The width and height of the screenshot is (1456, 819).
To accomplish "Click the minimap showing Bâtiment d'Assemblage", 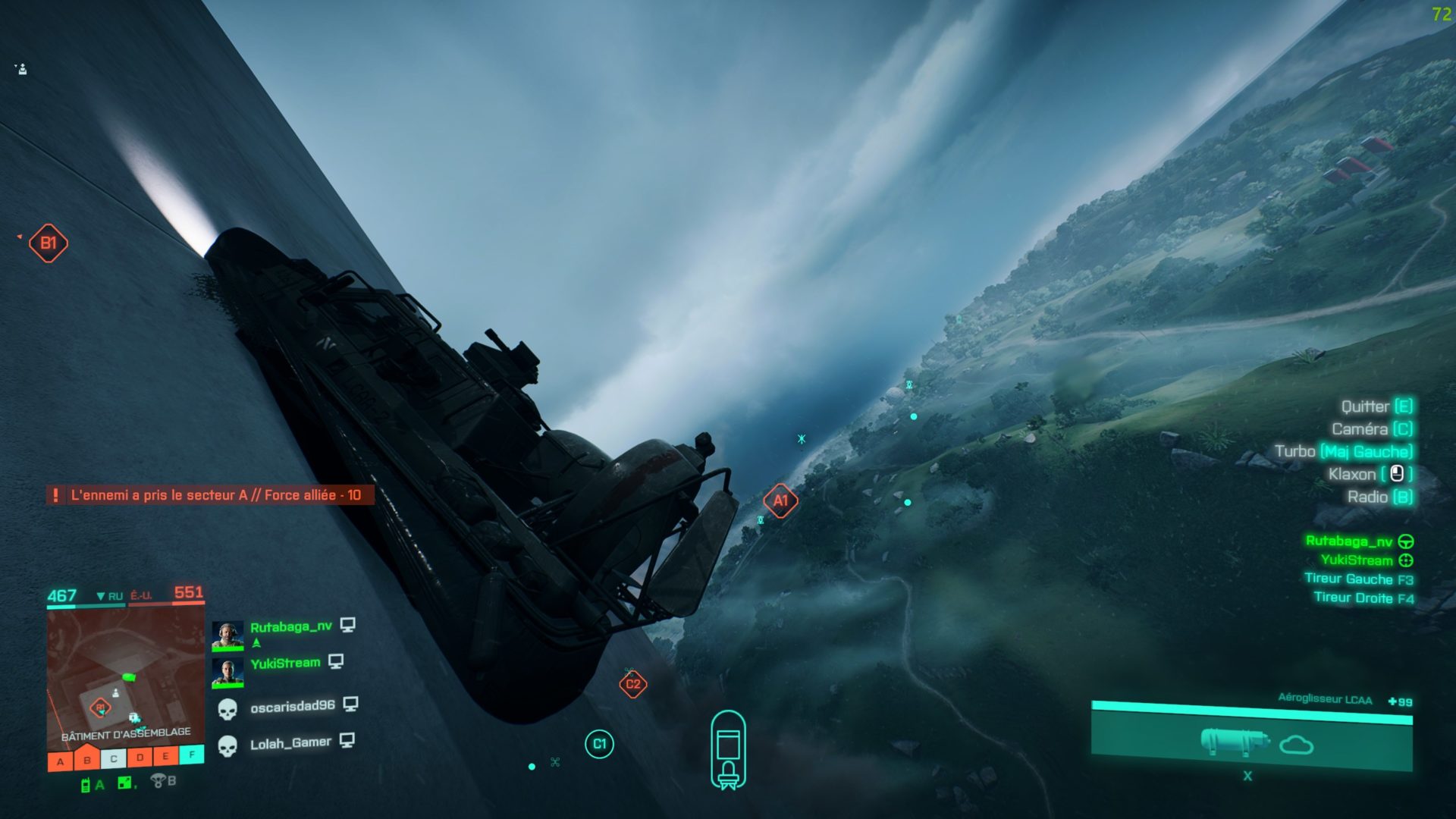I will (125, 677).
